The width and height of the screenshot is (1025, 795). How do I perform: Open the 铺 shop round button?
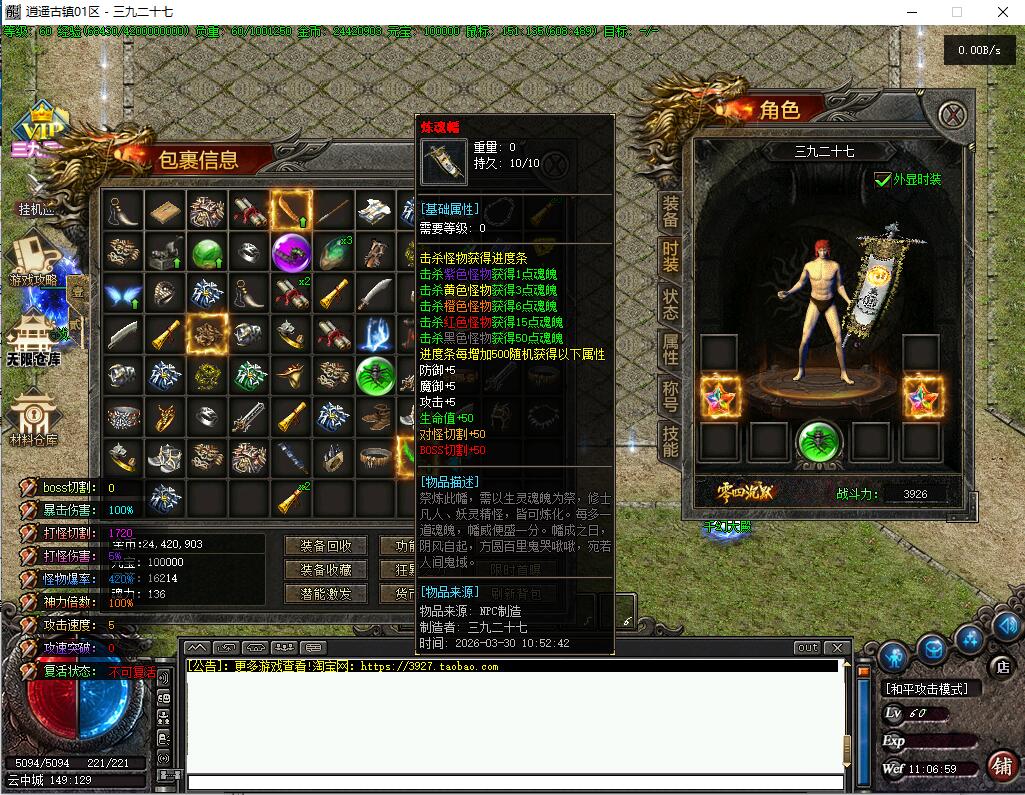click(999, 766)
